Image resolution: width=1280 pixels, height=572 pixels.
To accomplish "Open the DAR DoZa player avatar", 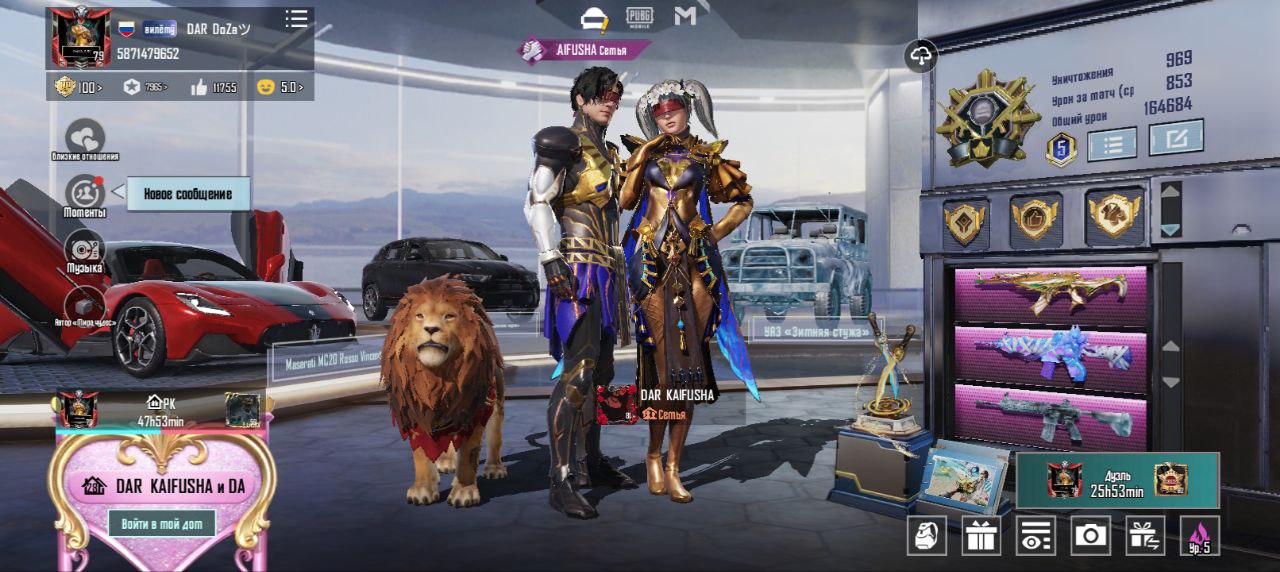I will pyautogui.click(x=81, y=37).
